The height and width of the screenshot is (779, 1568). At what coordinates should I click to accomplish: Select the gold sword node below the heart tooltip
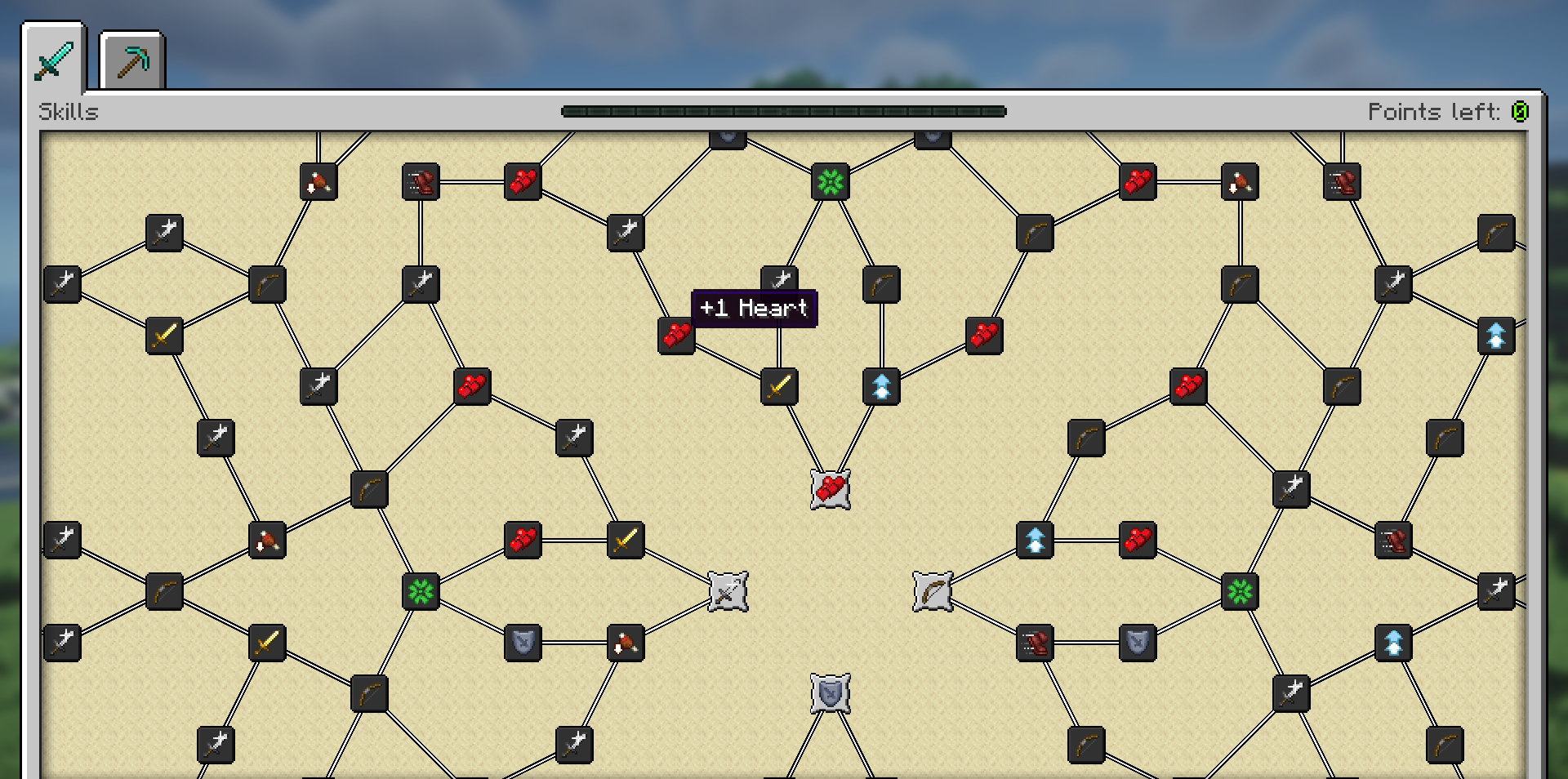[x=780, y=388]
